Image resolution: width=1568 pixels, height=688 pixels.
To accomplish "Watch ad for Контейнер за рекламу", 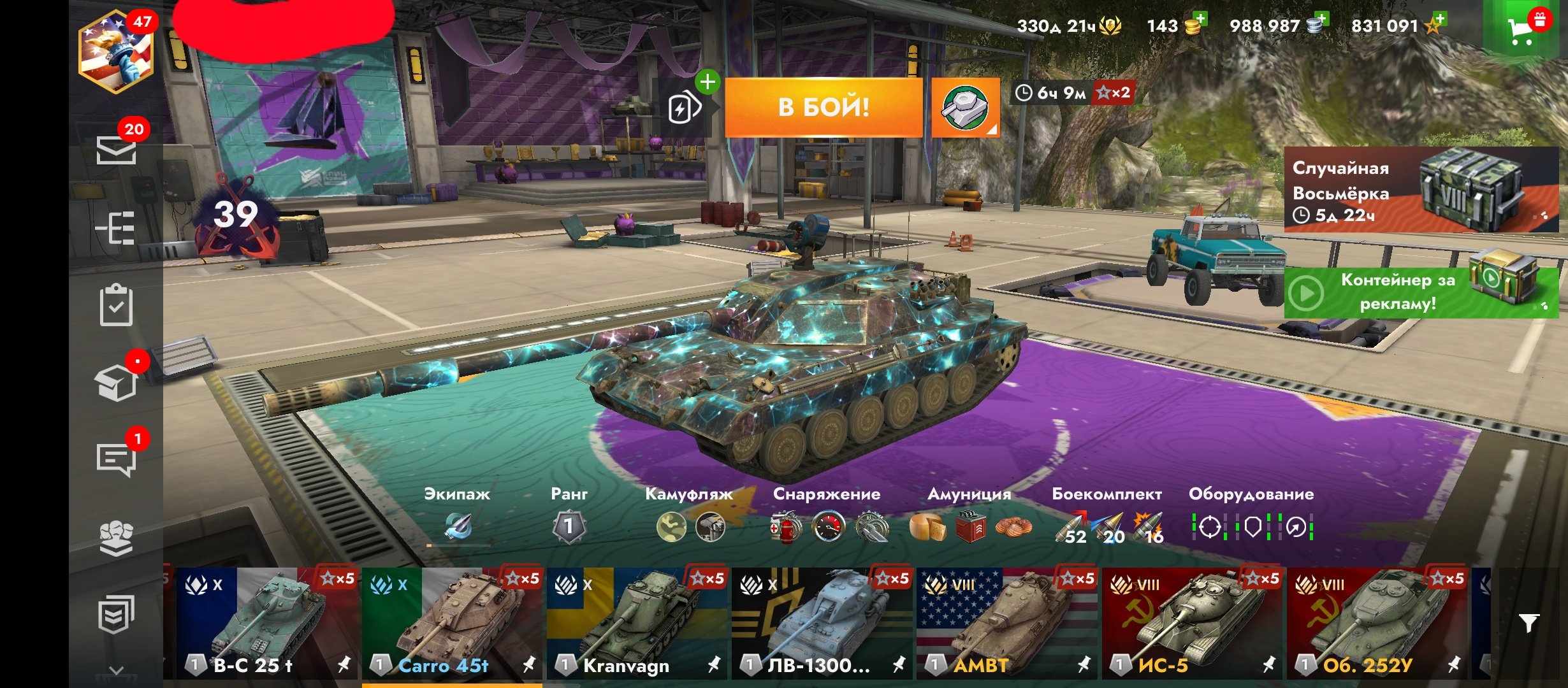I will coord(1421,292).
